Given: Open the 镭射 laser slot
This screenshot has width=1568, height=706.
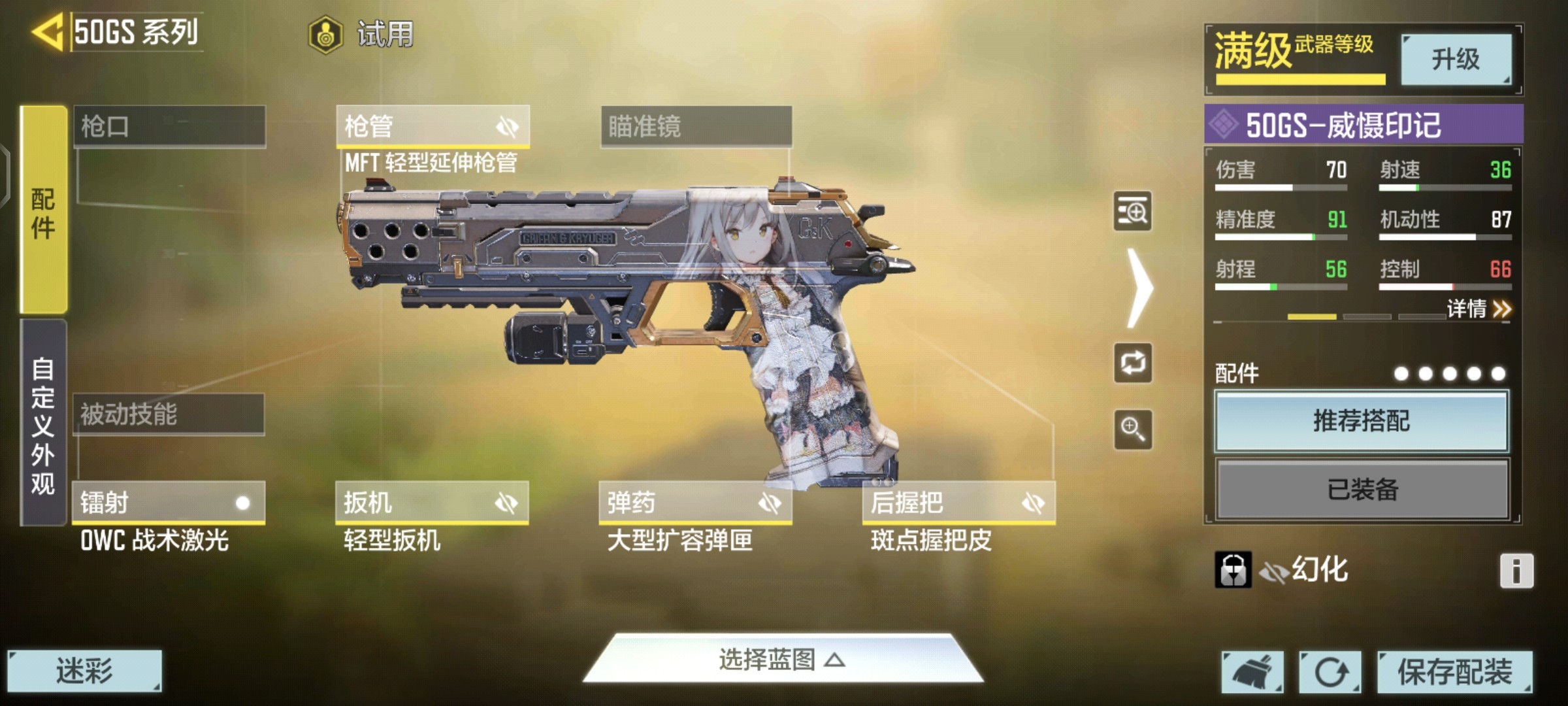Looking at the screenshot, I should pyautogui.click(x=169, y=503).
